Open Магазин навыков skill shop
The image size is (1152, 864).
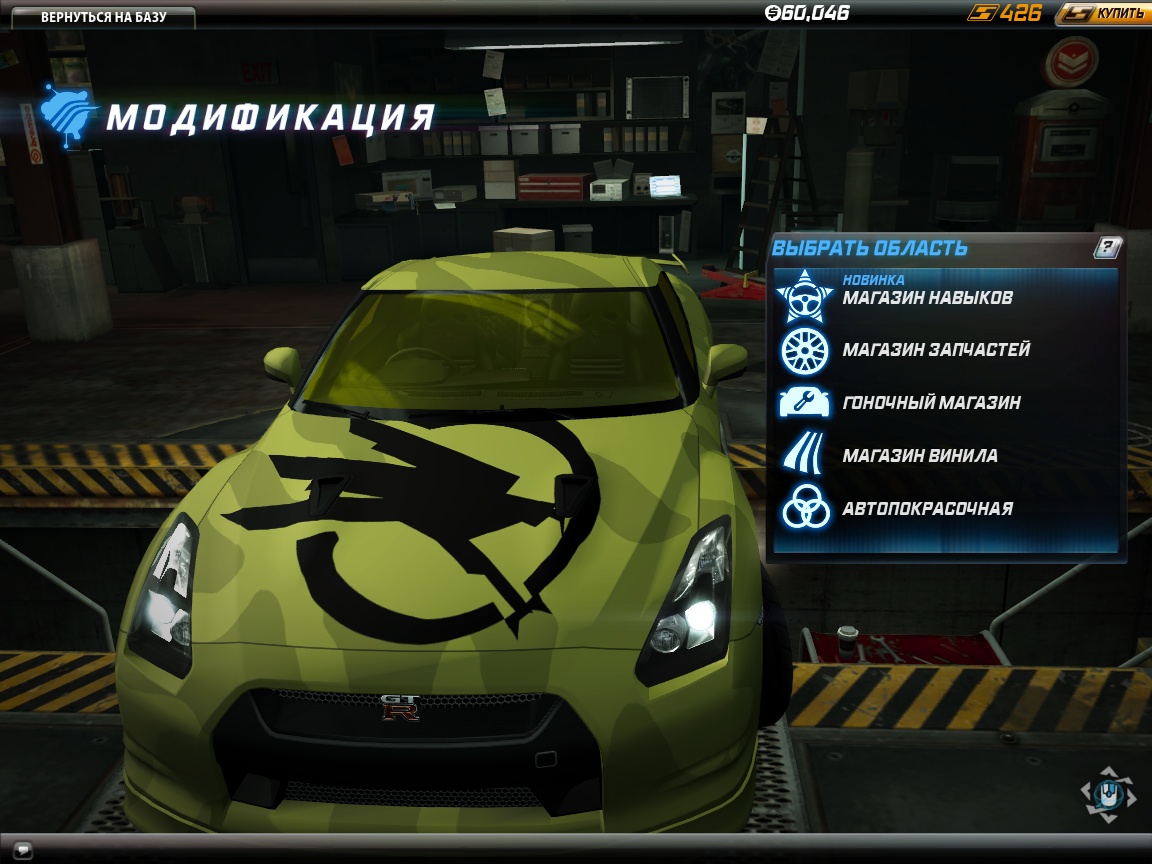(x=927, y=298)
